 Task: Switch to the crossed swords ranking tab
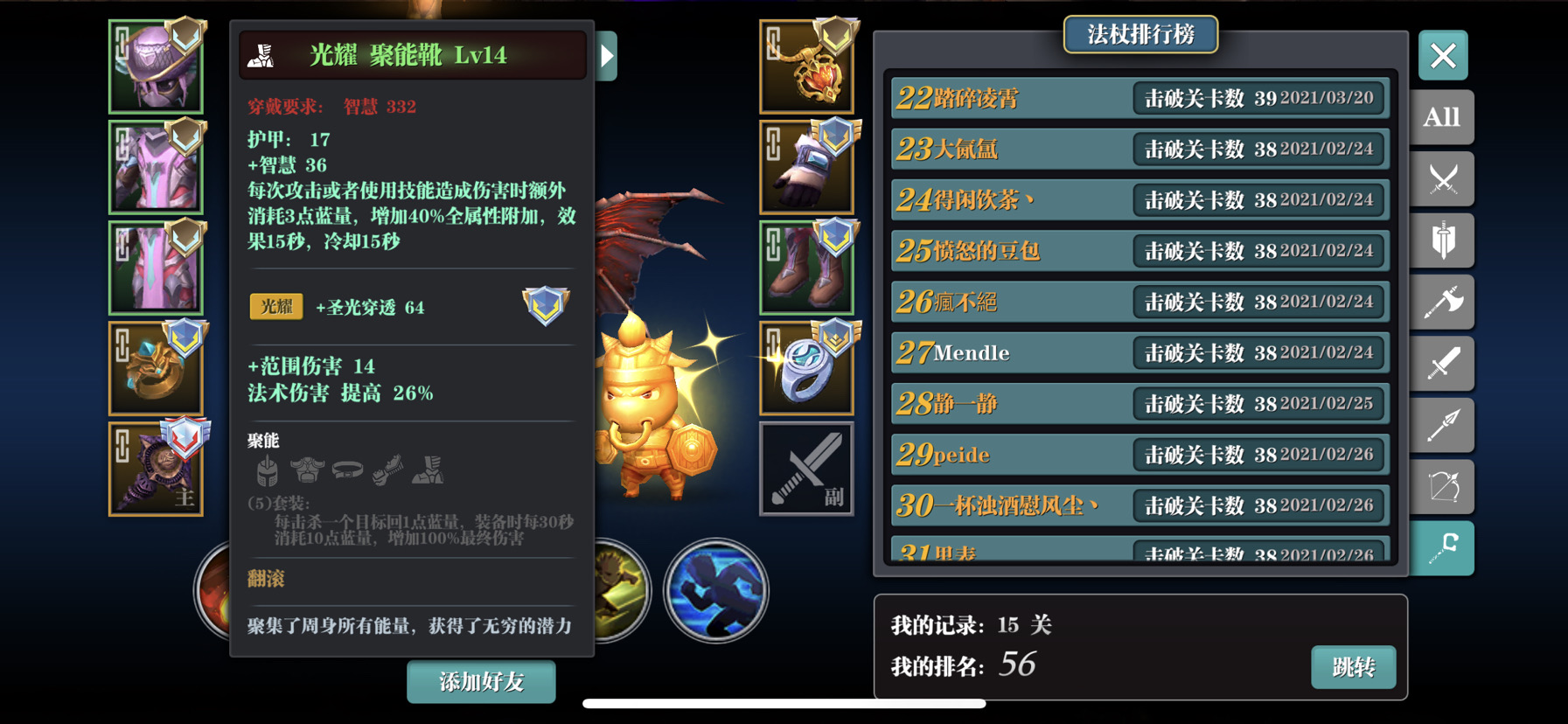tap(1442, 179)
